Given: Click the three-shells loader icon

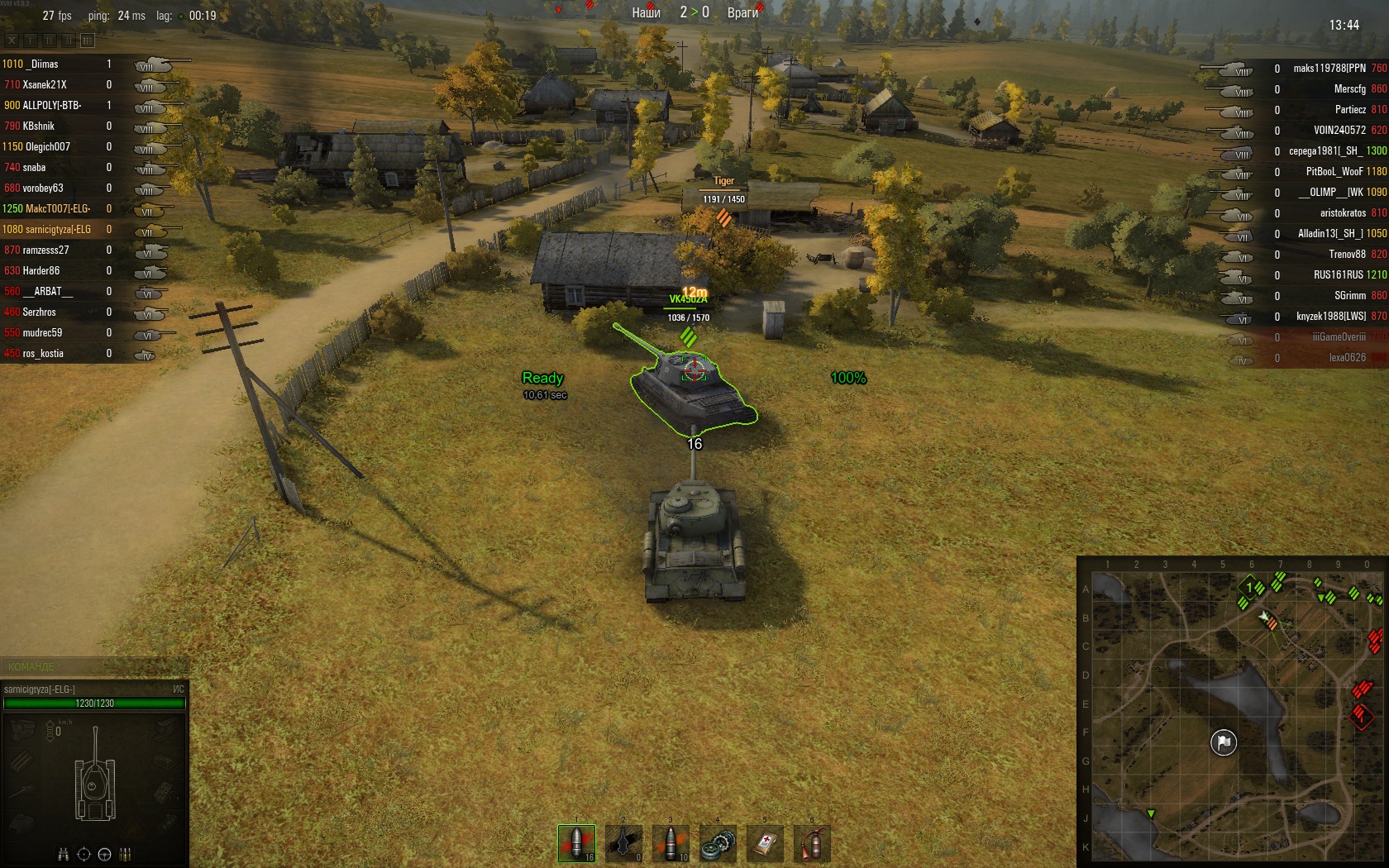Looking at the screenshot, I should coord(126,855).
